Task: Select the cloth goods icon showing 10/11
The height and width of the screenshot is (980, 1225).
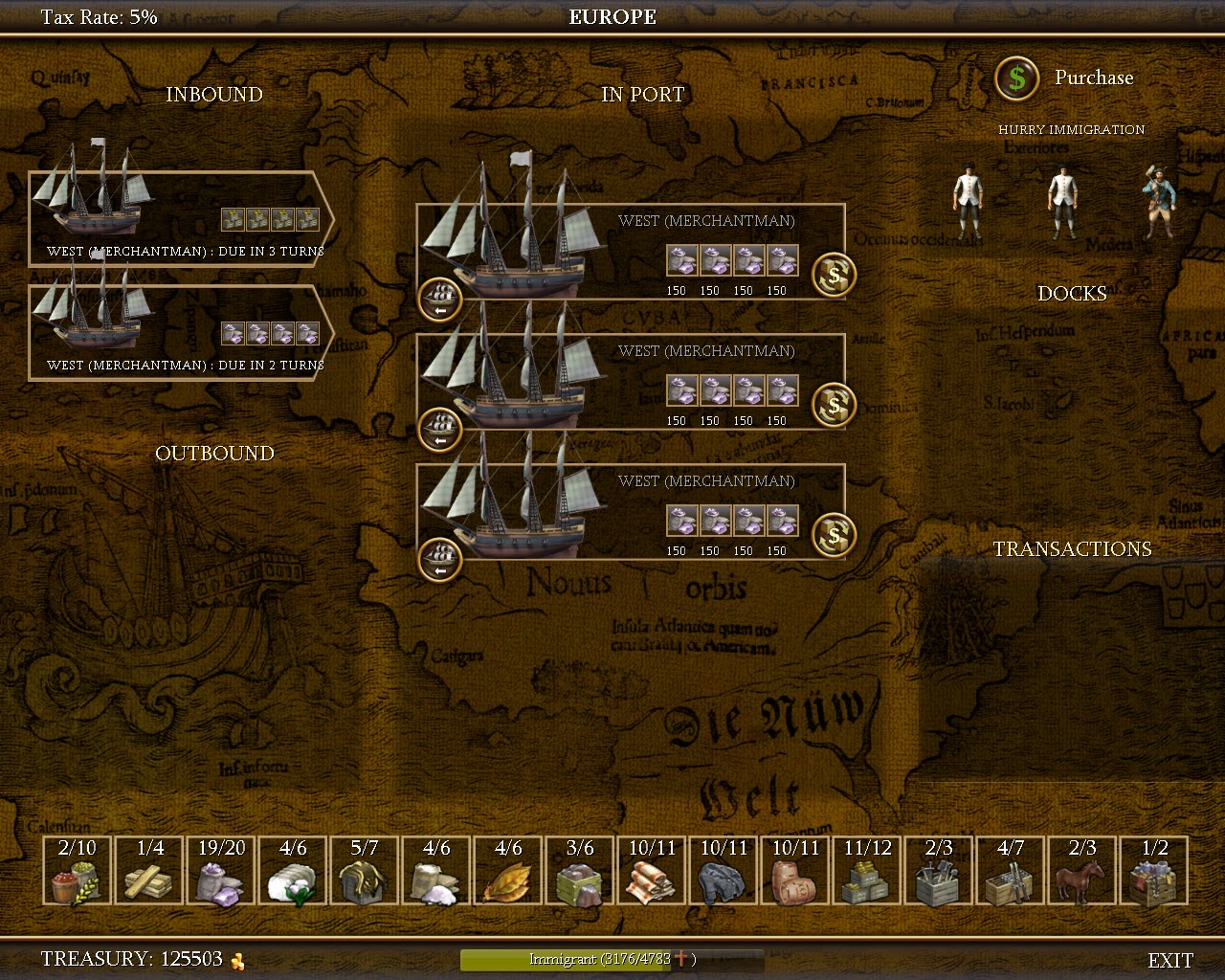Action: click(x=651, y=871)
